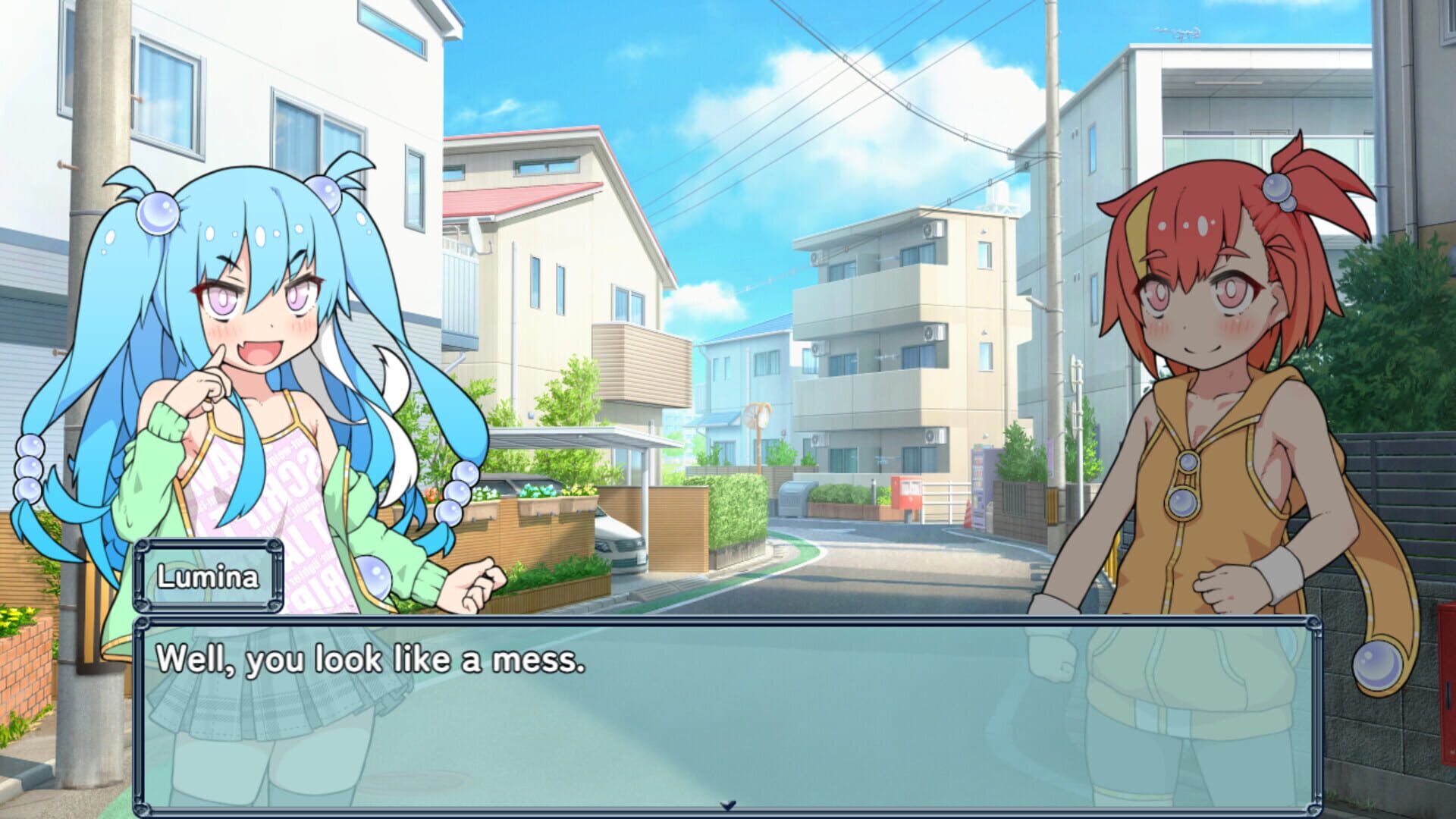Click the parked white van
The image size is (1456, 819).
coord(622,538)
